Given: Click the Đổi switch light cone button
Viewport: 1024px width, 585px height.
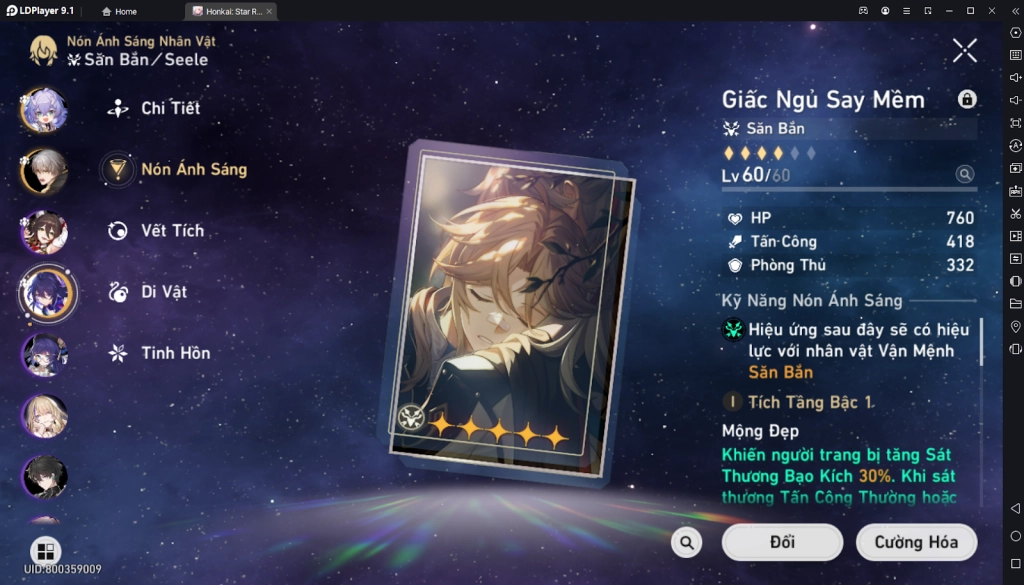Looking at the screenshot, I should (782, 542).
